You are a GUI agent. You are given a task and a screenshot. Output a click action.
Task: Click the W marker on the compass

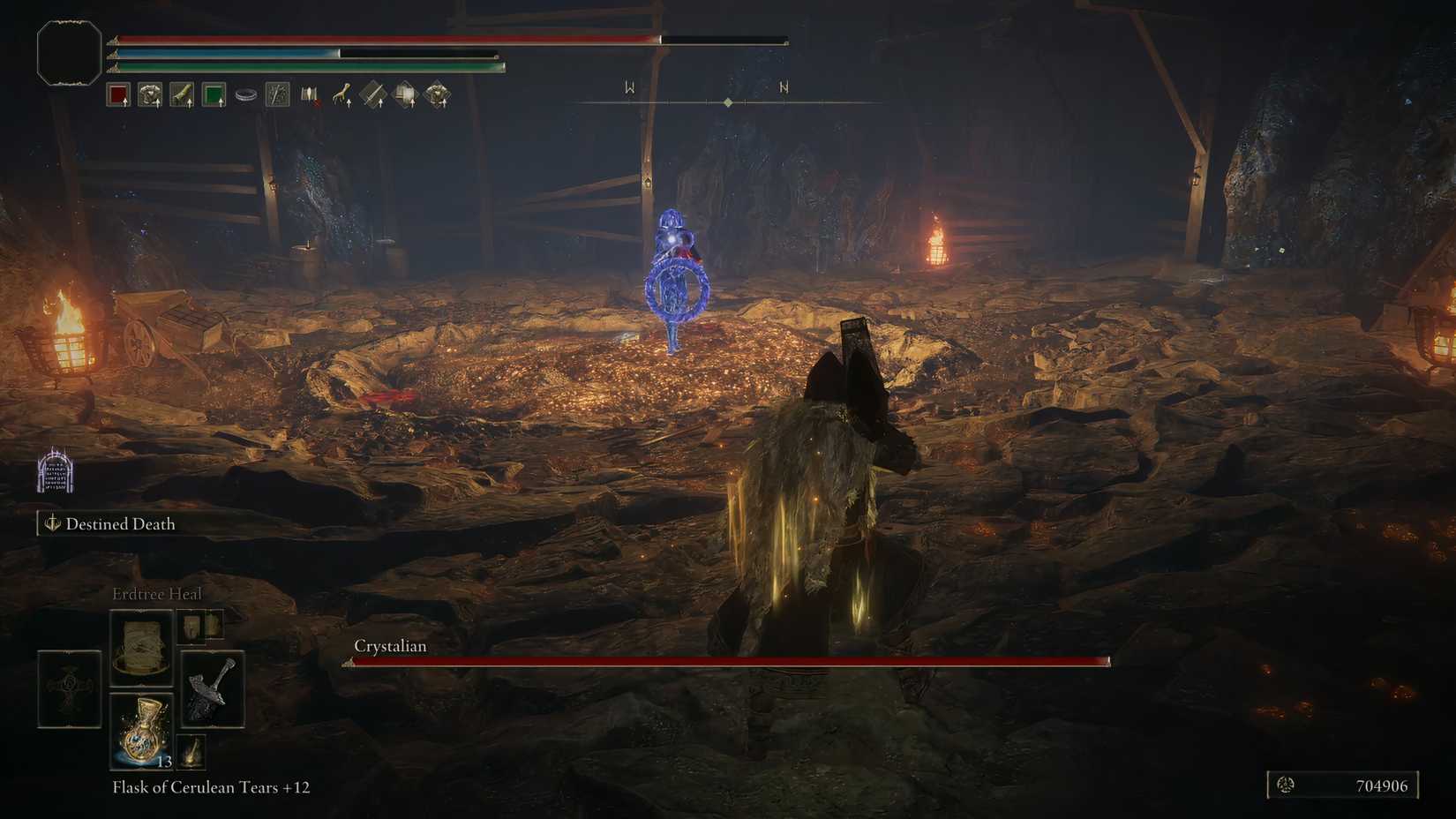click(x=628, y=86)
